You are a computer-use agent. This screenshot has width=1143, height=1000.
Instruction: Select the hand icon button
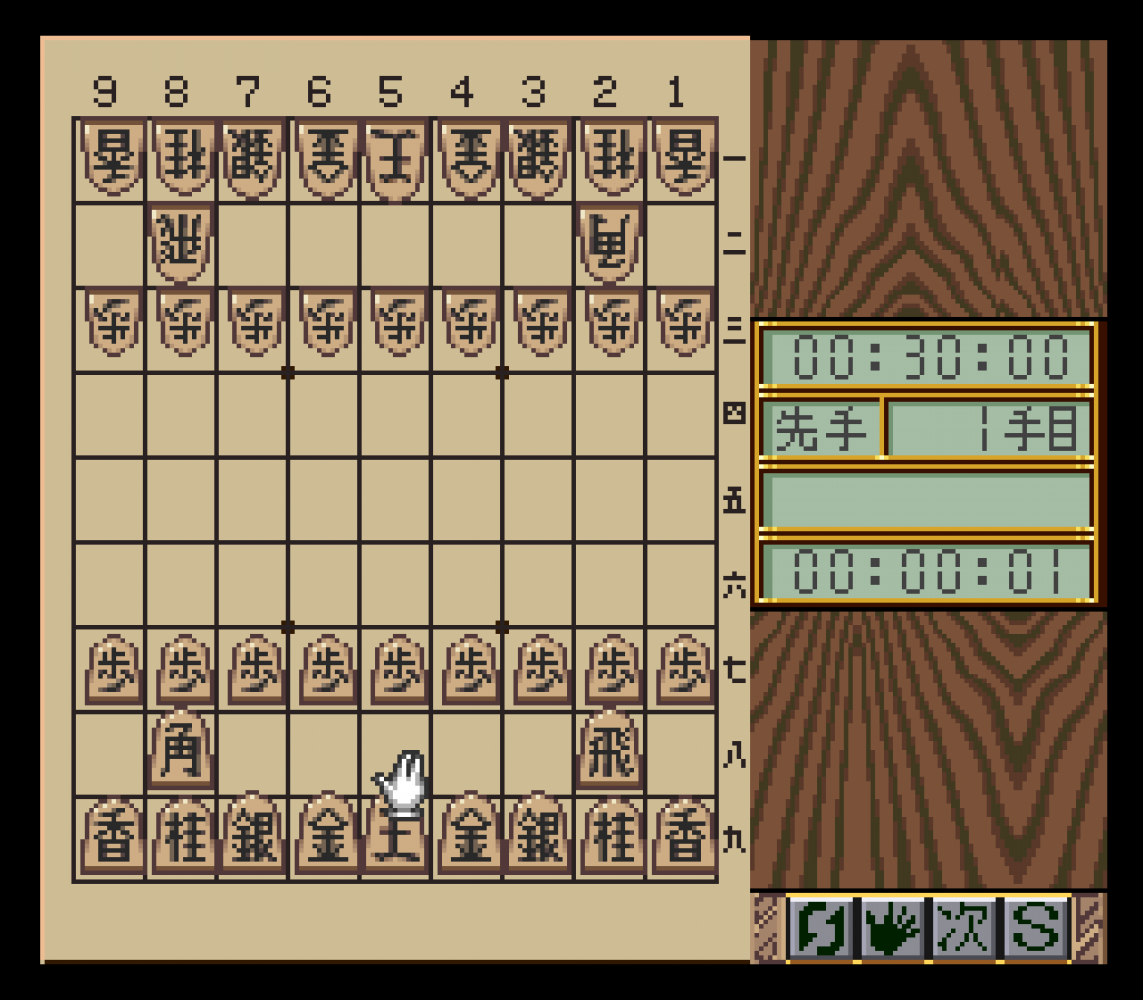click(893, 928)
